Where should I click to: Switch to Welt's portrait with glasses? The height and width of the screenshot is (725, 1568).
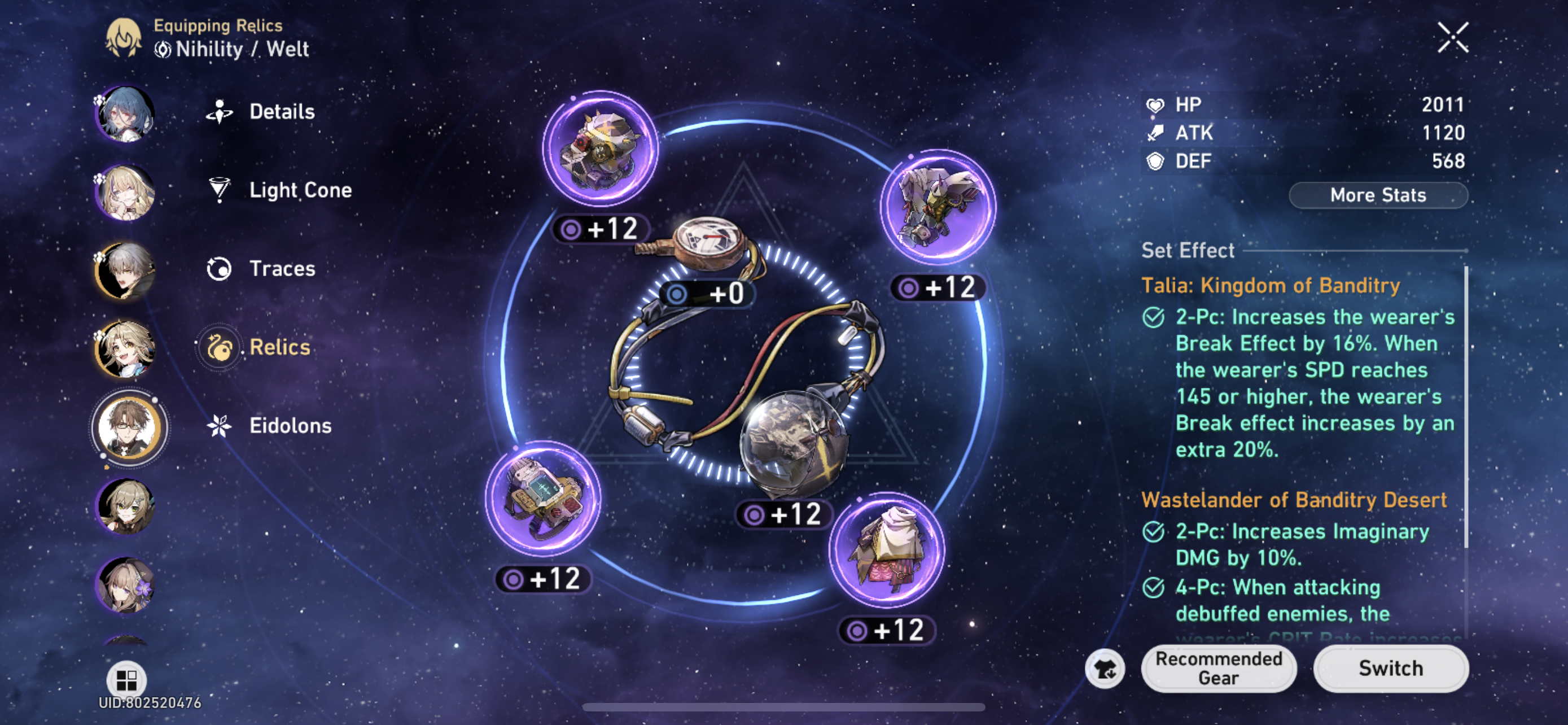[x=129, y=427]
